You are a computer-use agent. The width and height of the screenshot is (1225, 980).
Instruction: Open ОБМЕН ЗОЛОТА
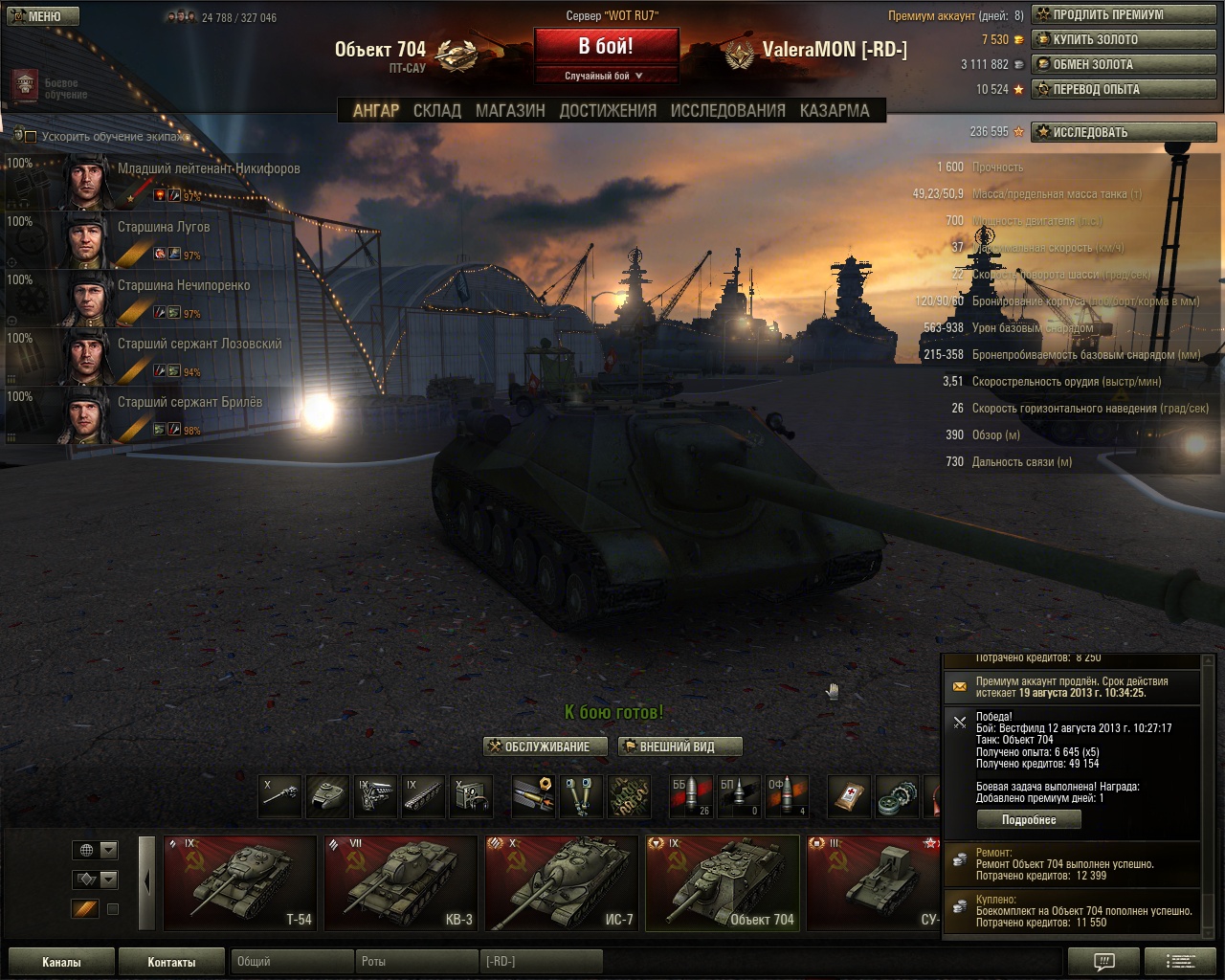pyautogui.click(x=1124, y=65)
